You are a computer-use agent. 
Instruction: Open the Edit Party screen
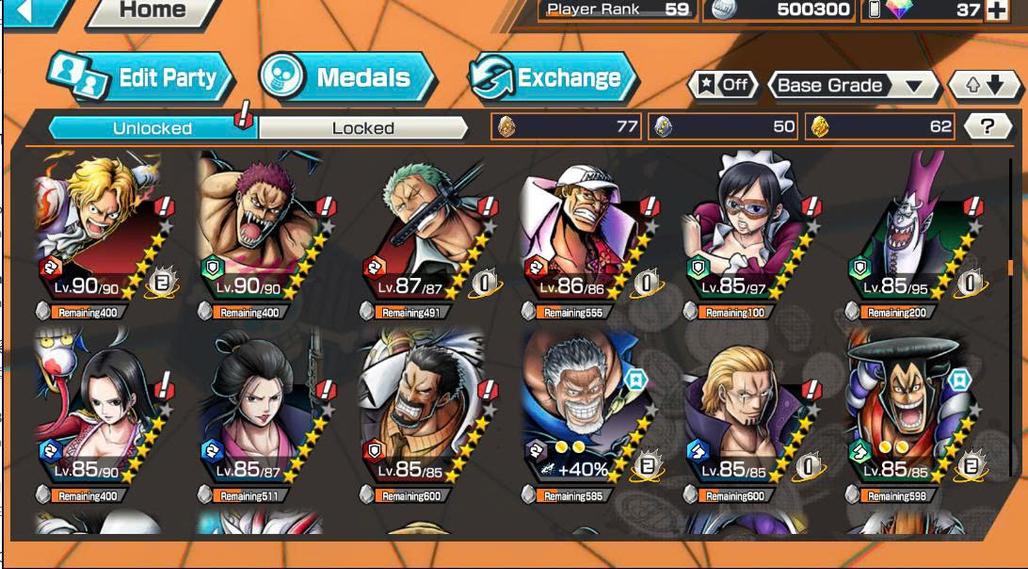pyautogui.click(x=141, y=78)
